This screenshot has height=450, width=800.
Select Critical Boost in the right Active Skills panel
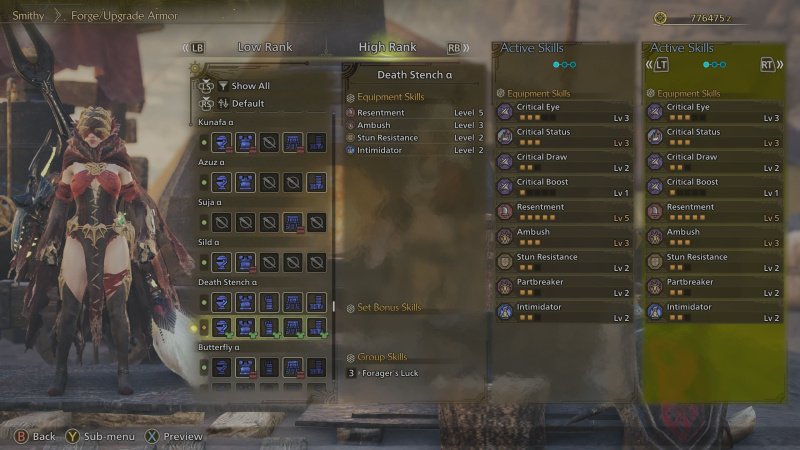(714, 187)
